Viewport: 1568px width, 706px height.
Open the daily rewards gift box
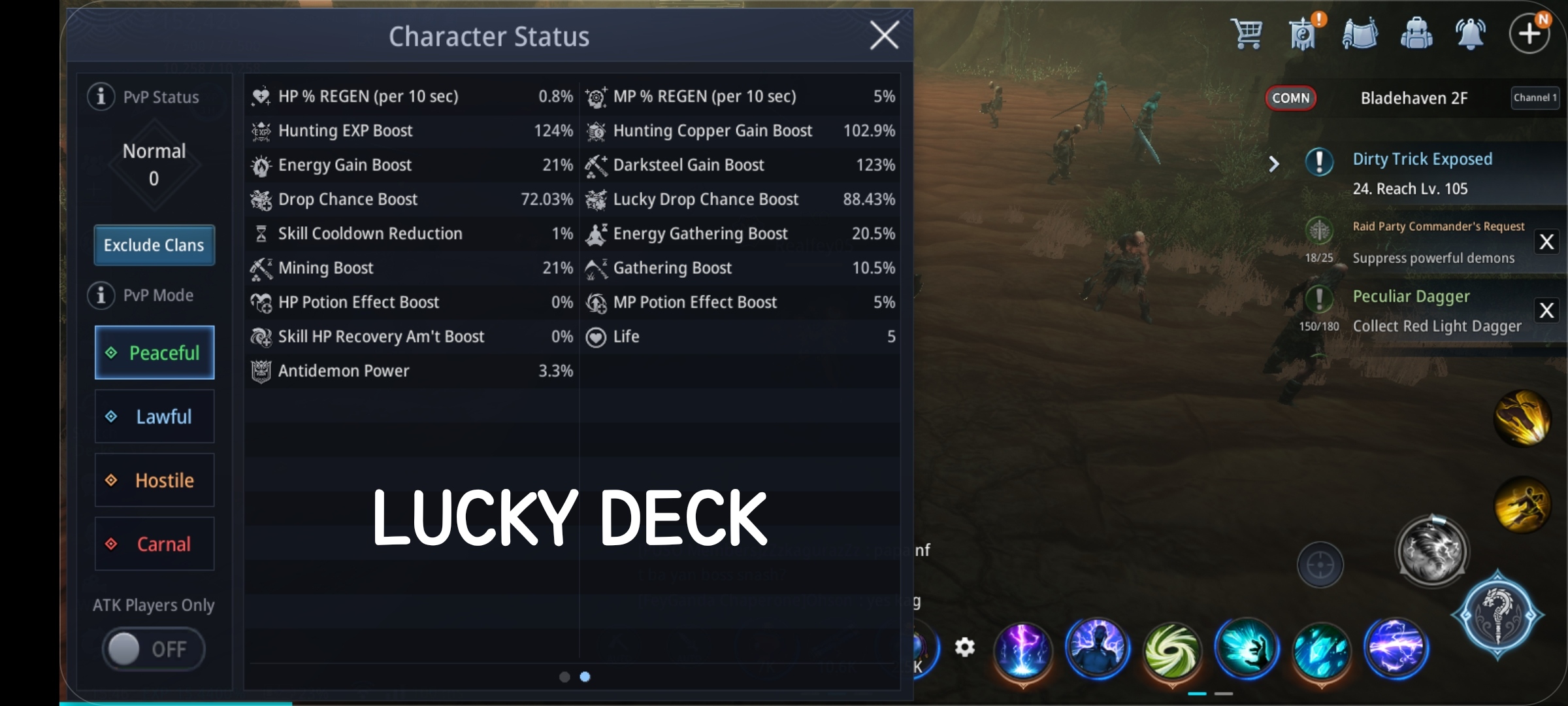click(x=1302, y=33)
